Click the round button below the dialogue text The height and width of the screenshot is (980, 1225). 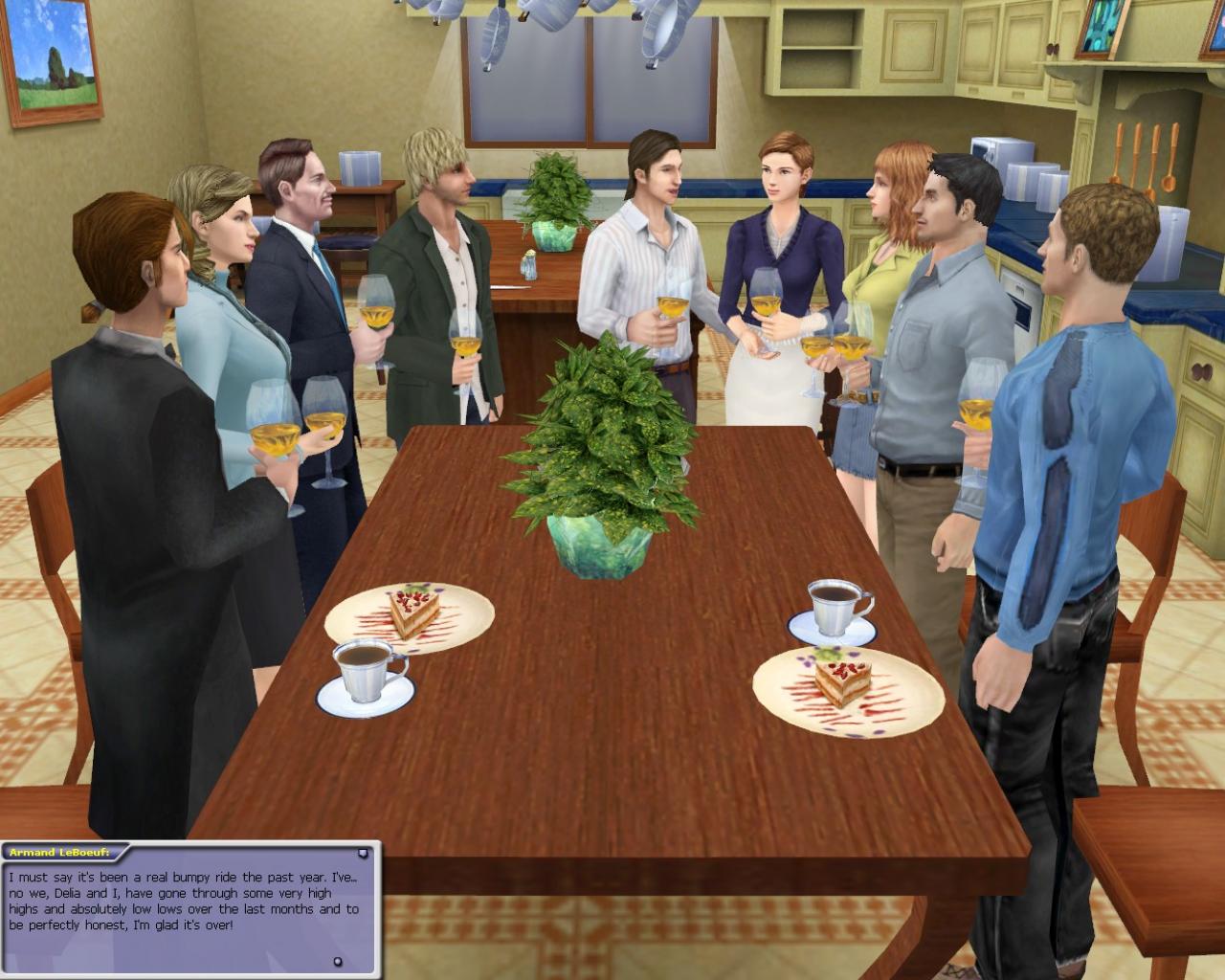pyautogui.click(x=337, y=959)
